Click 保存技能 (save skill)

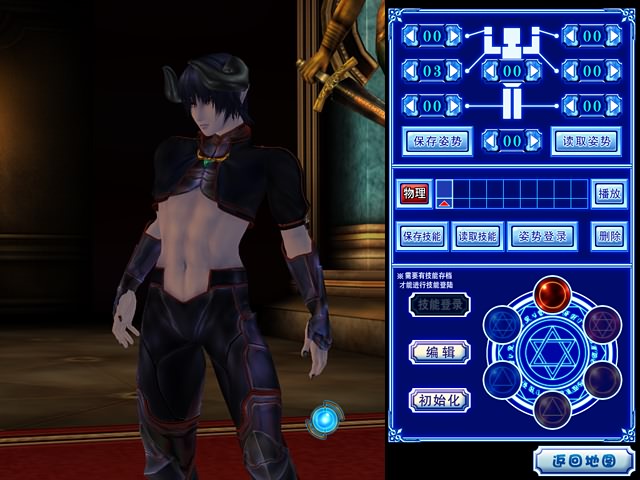click(422, 237)
